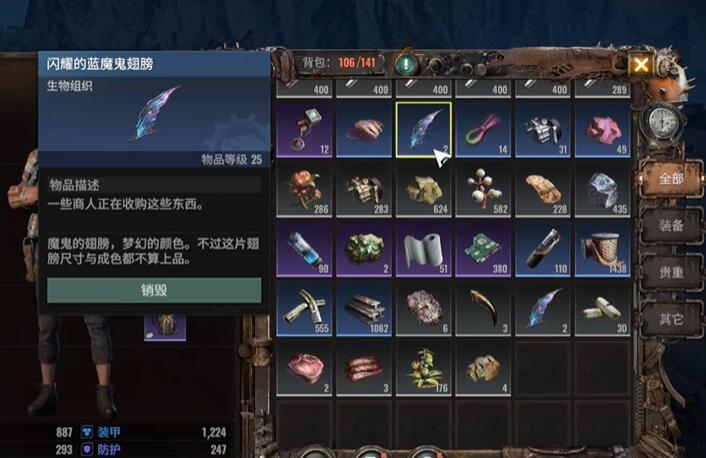
Task: Switch to the 全部 (all) tab
Action: pos(670,180)
